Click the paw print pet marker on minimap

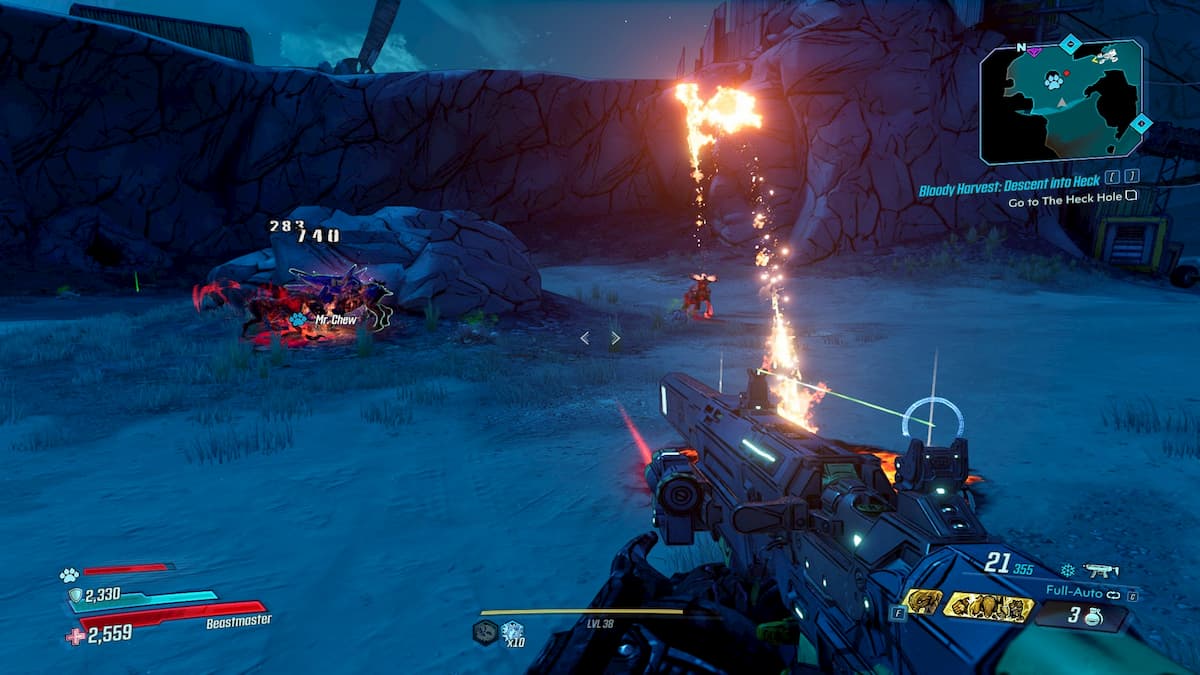pos(1053,82)
